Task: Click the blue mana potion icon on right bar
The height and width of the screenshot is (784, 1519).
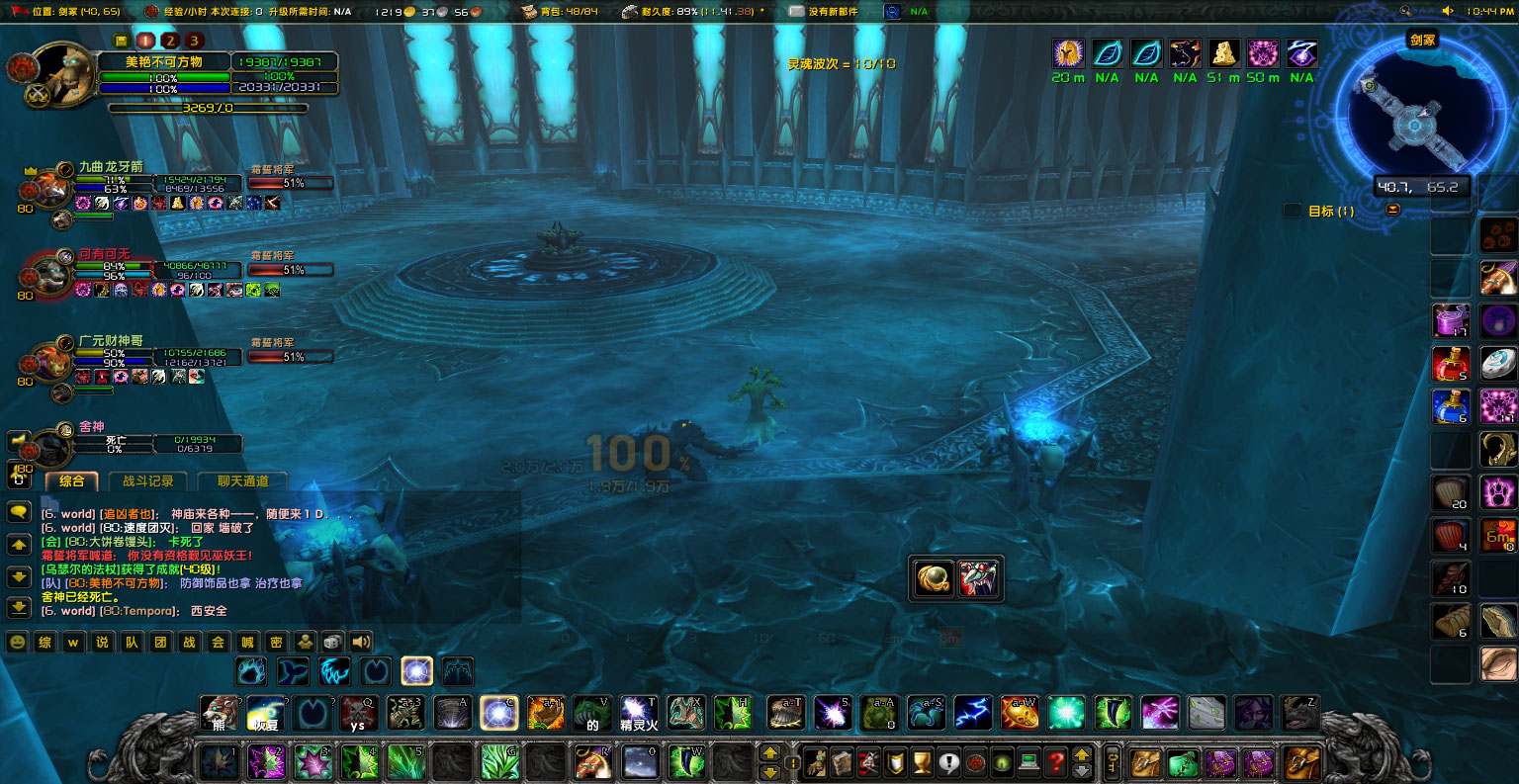Action: pyautogui.click(x=1450, y=407)
